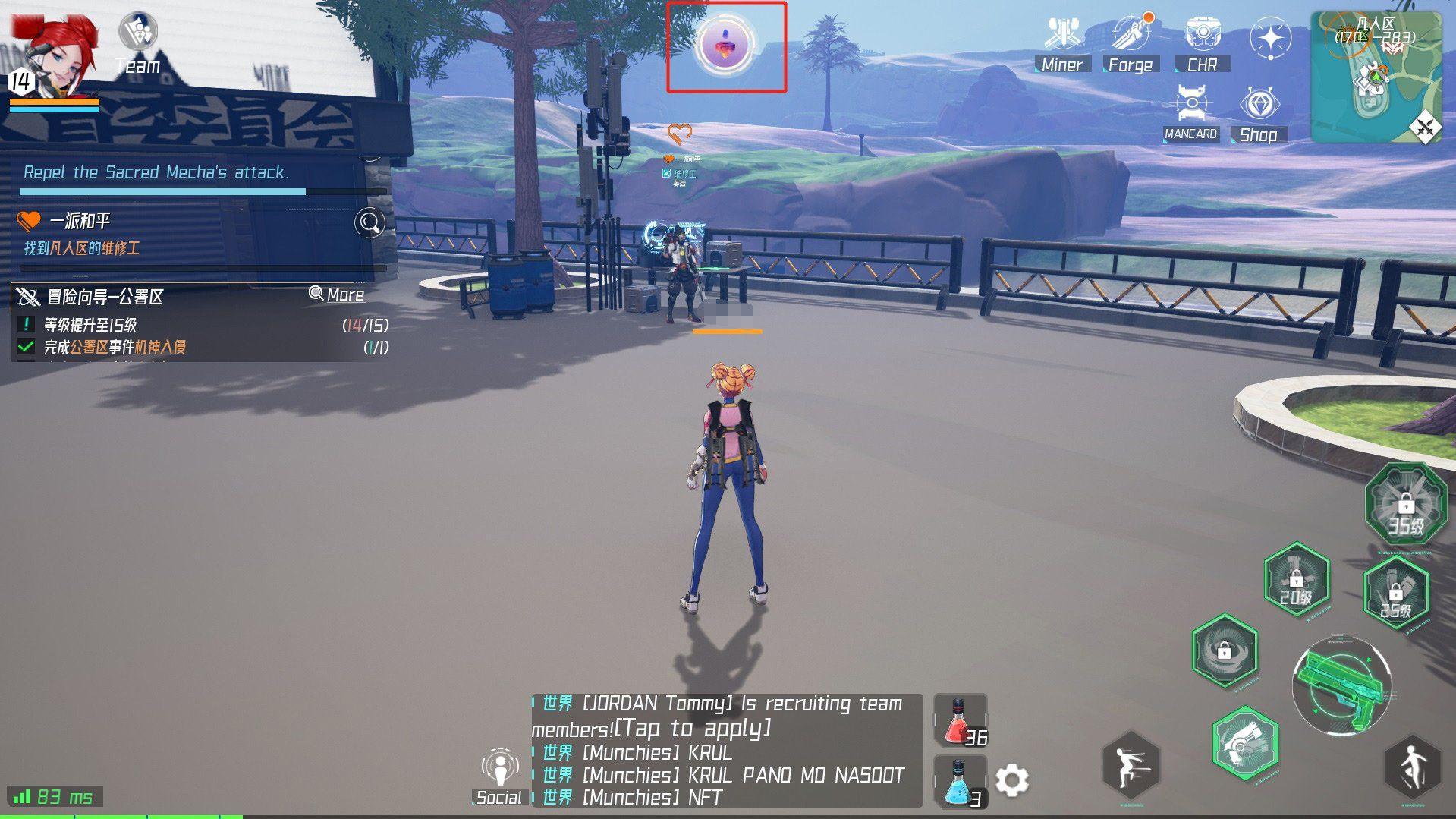Click the purple orb event icon

click(x=726, y=45)
